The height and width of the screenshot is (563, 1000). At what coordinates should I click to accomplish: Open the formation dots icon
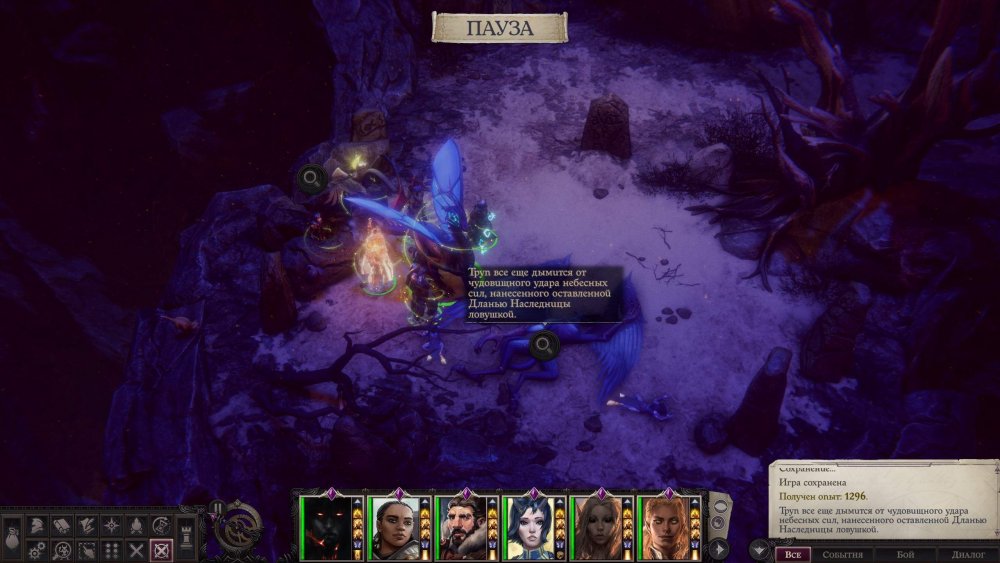click(x=112, y=550)
